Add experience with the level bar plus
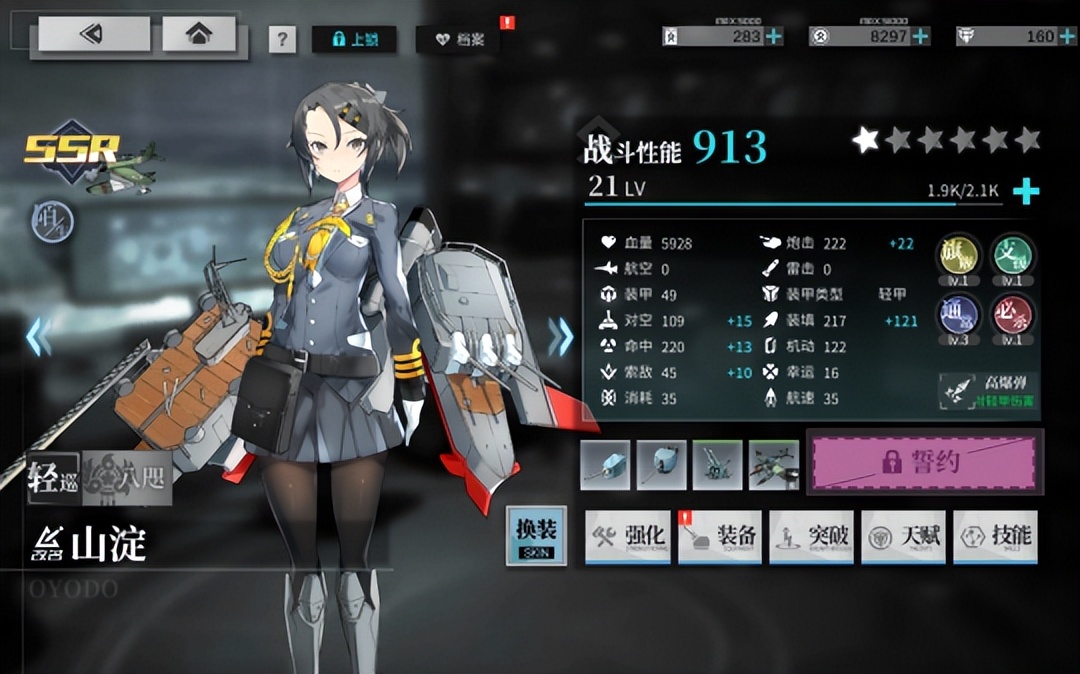The height and width of the screenshot is (674, 1080). [1026, 190]
